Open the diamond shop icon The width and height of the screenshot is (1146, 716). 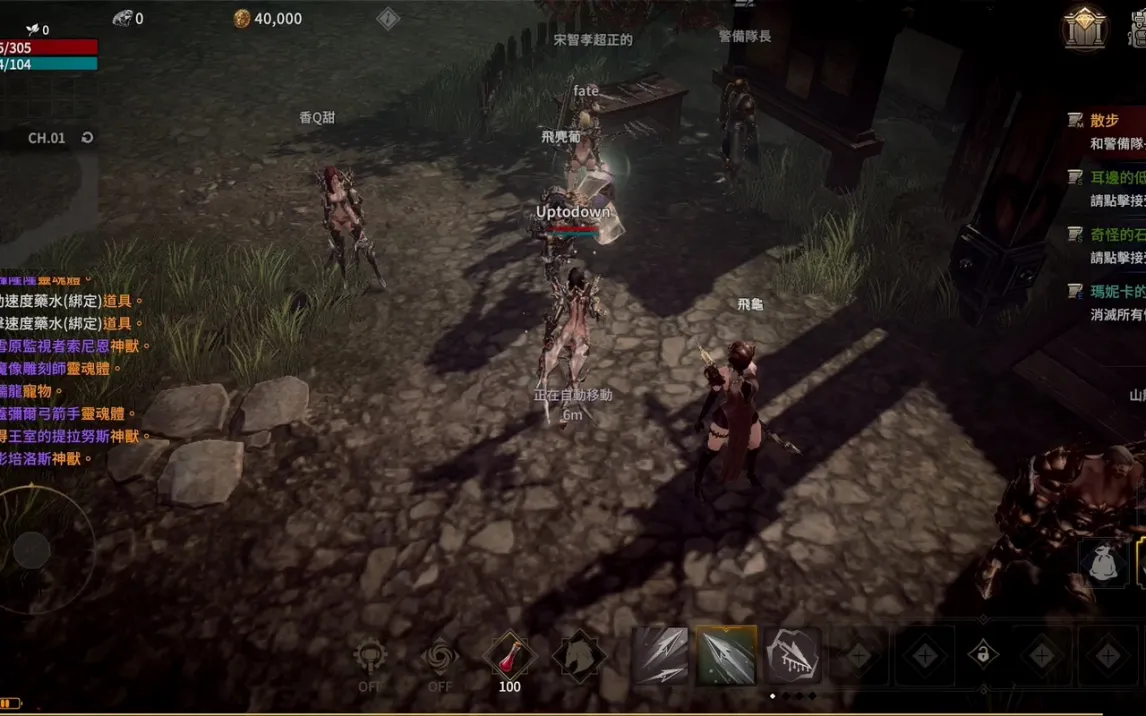click(x=1085, y=27)
